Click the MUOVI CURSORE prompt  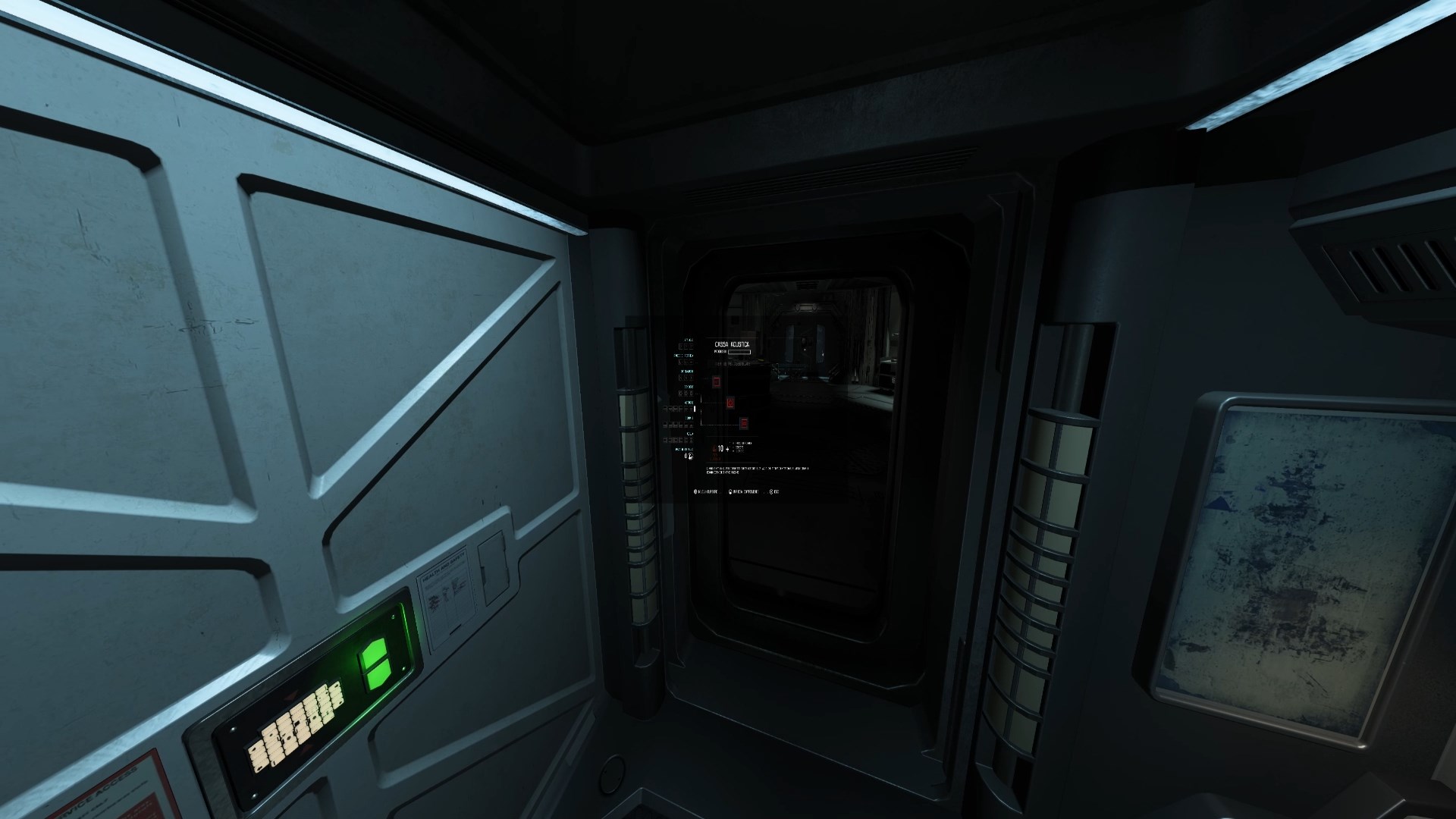click(x=707, y=491)
